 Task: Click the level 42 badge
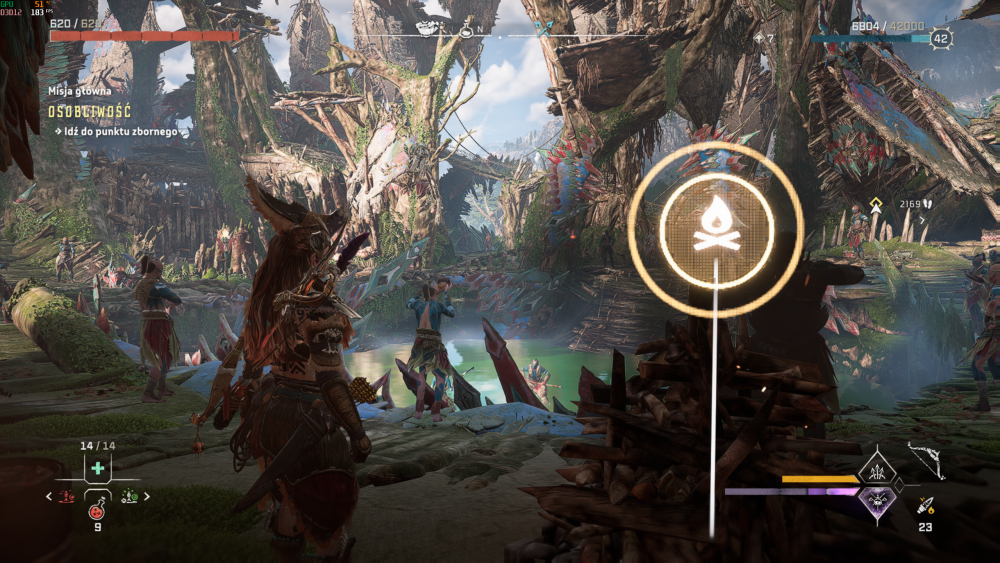tap(941, 39)
